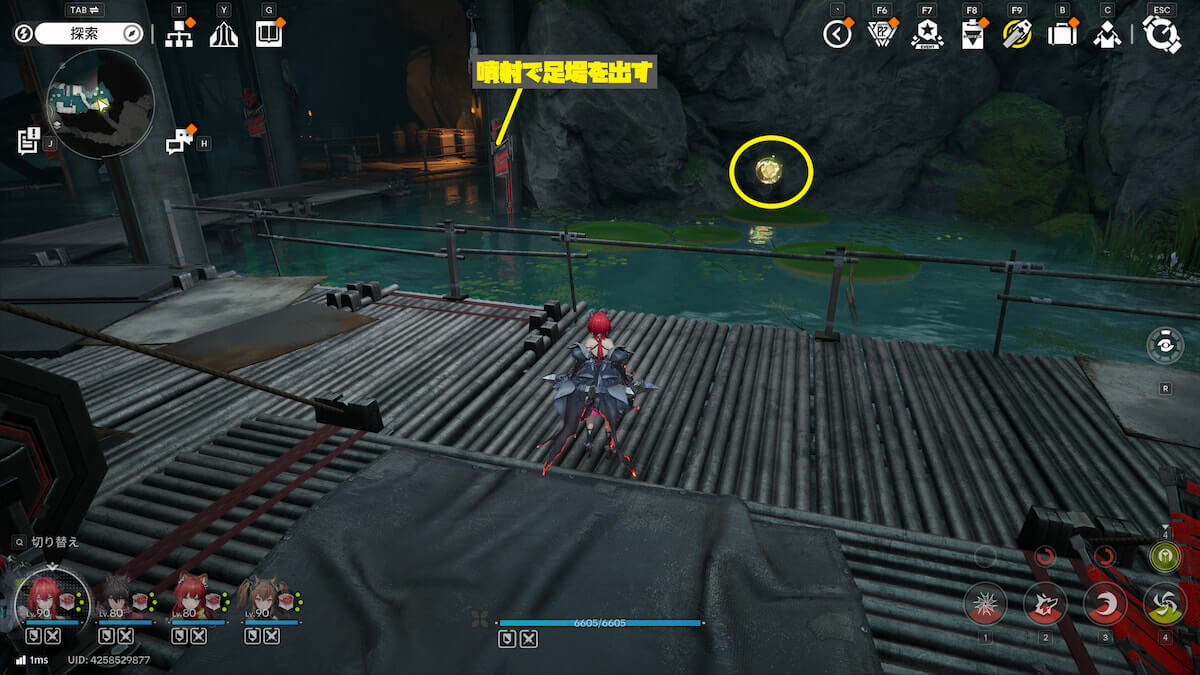The width and height of the screenshot is (1200, 675).
Task: Open the main system menu ring icon
Action: coord(1162,34)
